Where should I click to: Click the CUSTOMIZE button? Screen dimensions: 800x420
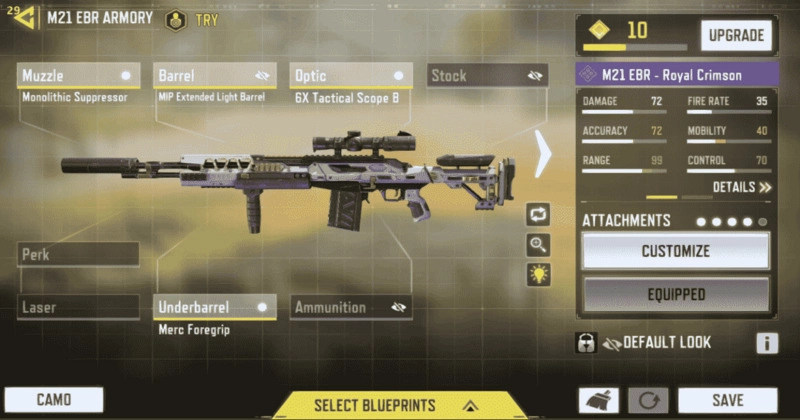[676, 251]
